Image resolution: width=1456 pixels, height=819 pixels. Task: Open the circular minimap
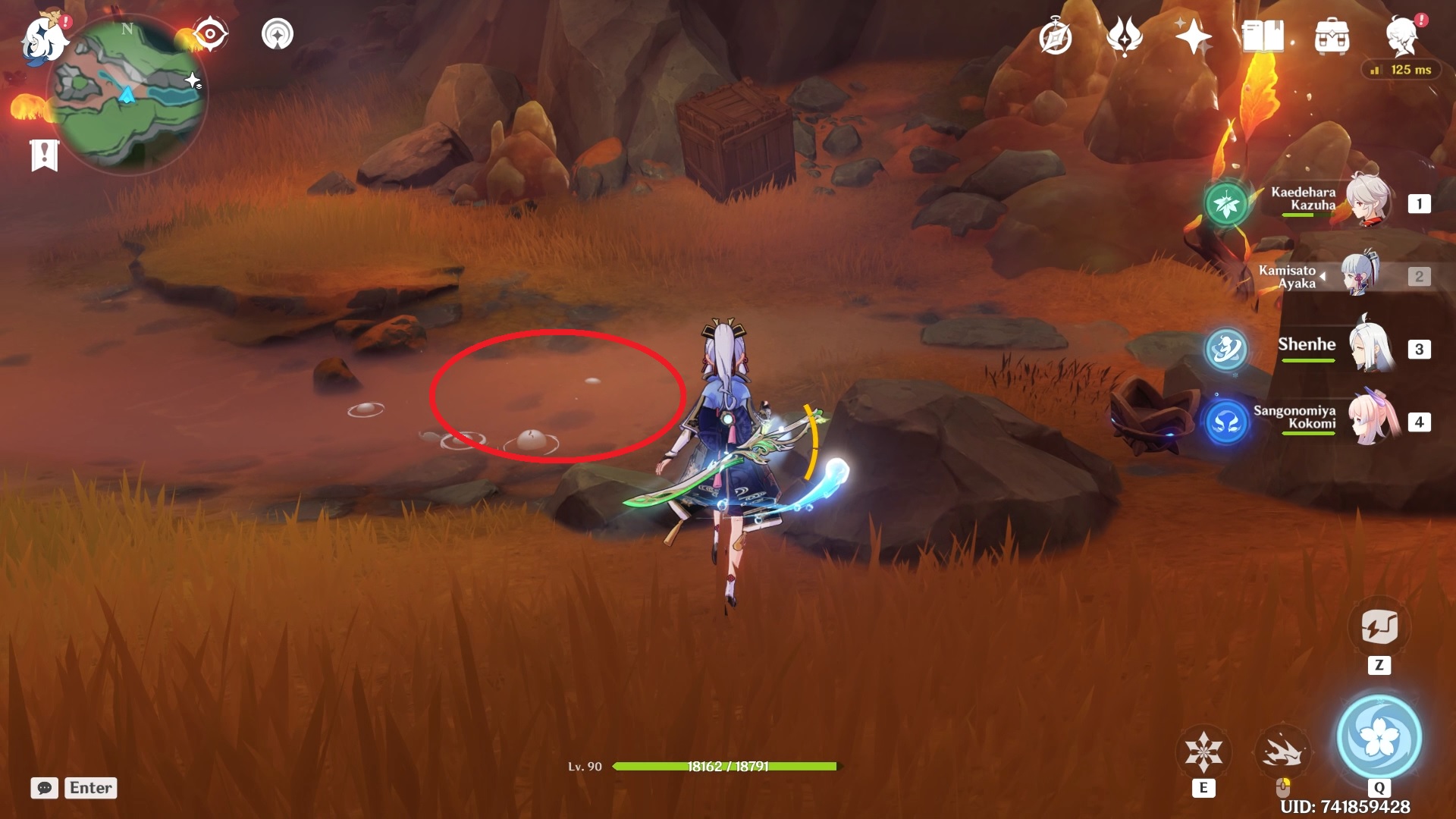127,95
